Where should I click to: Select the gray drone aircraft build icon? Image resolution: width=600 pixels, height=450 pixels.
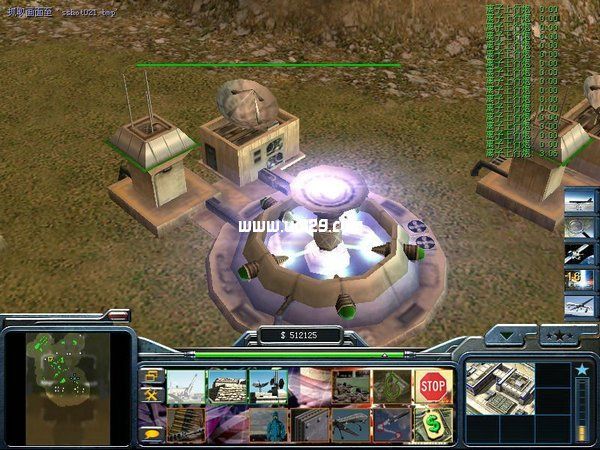click(x=350, y=424)
